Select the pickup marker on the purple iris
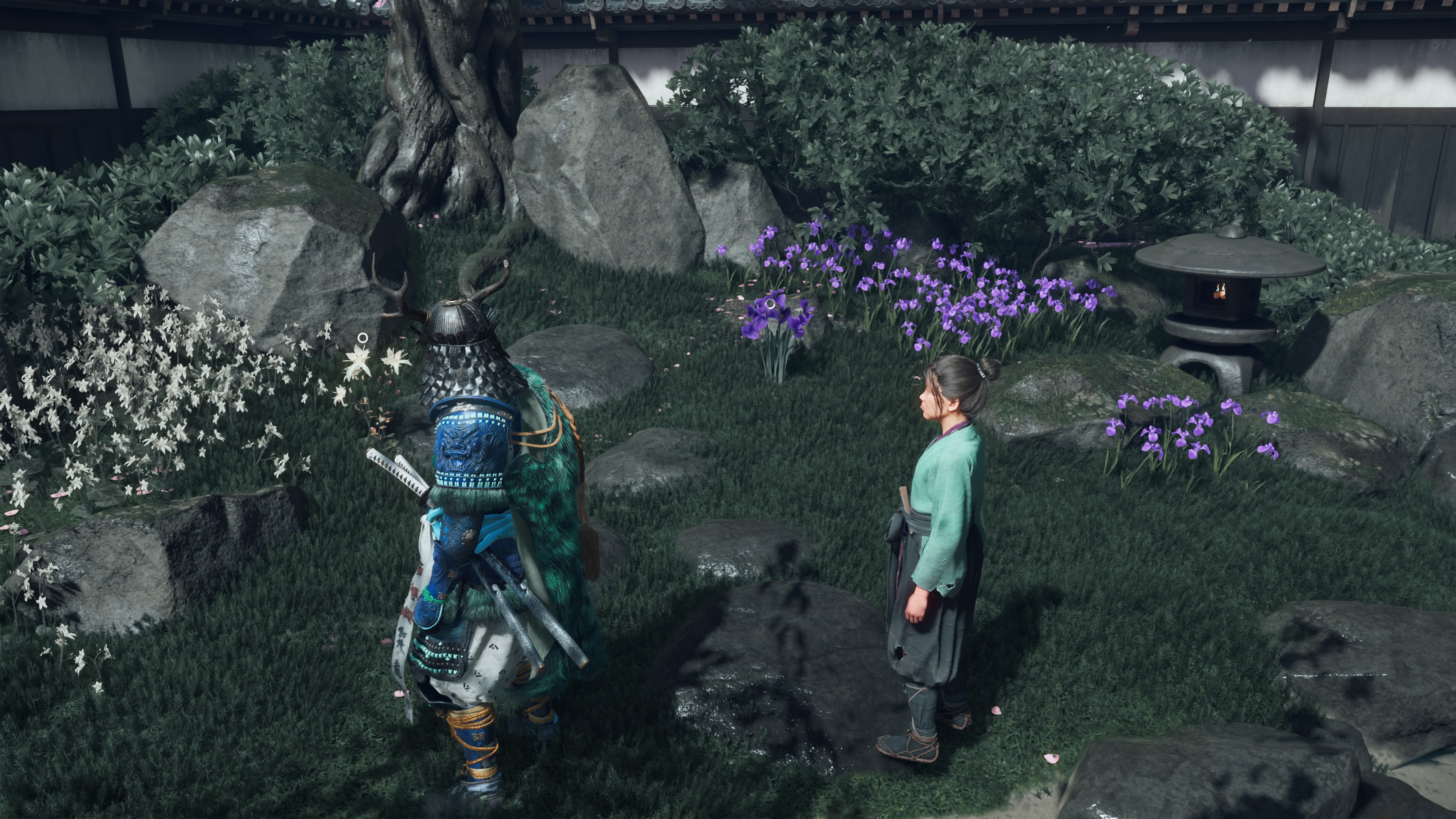 pos(770,304)
